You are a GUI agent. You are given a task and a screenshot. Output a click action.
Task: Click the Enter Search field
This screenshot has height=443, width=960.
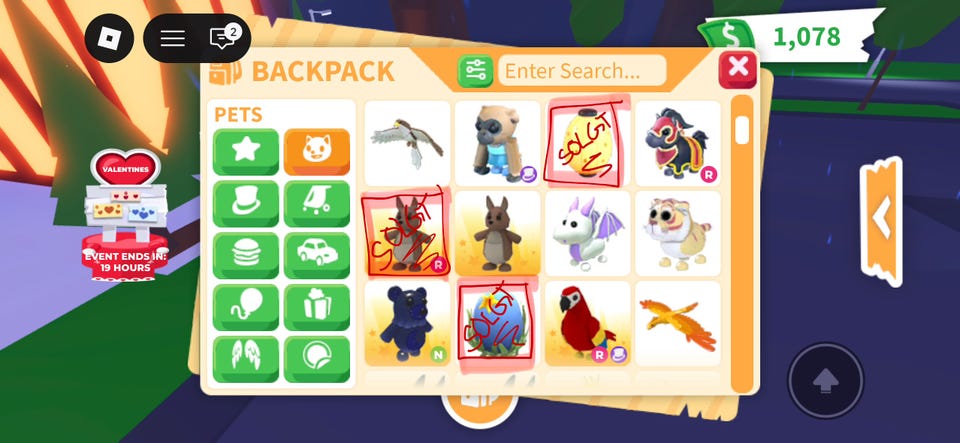point(582,71)
